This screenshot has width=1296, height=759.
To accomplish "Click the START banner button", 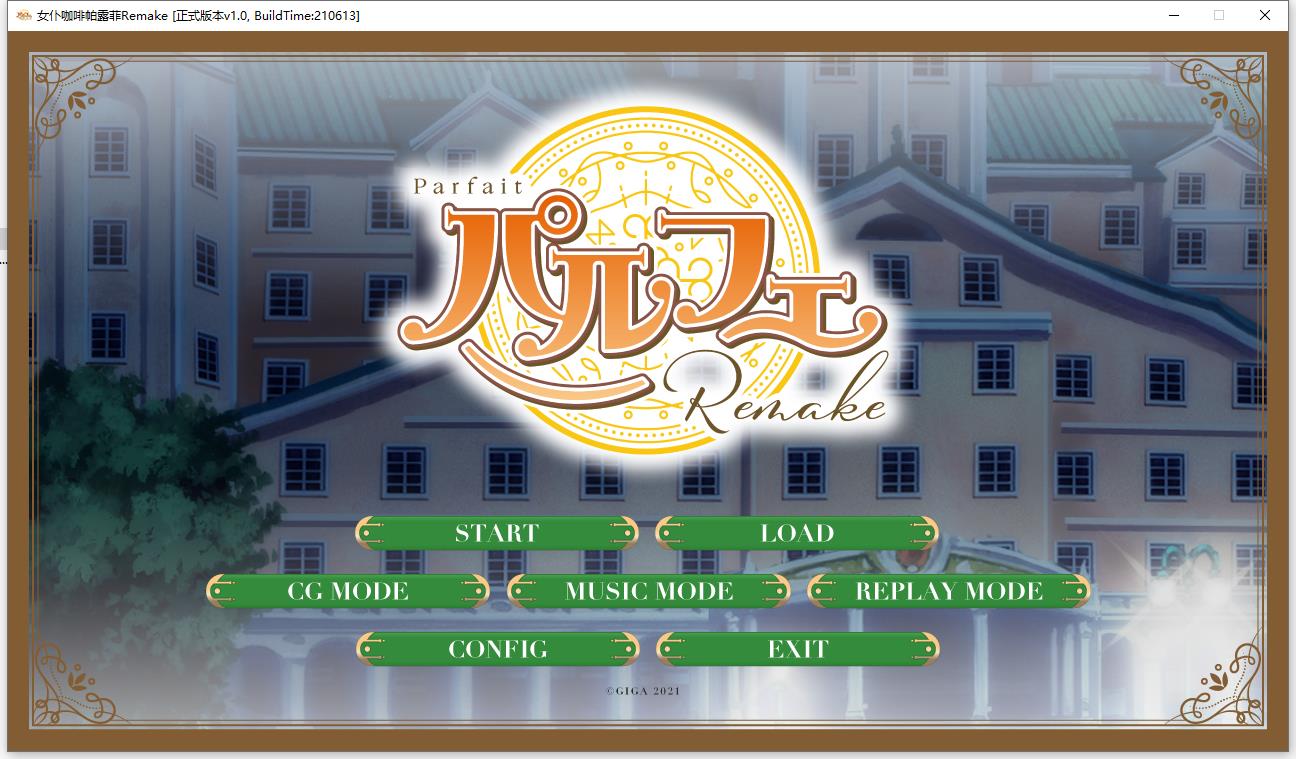I will (497, 533).
